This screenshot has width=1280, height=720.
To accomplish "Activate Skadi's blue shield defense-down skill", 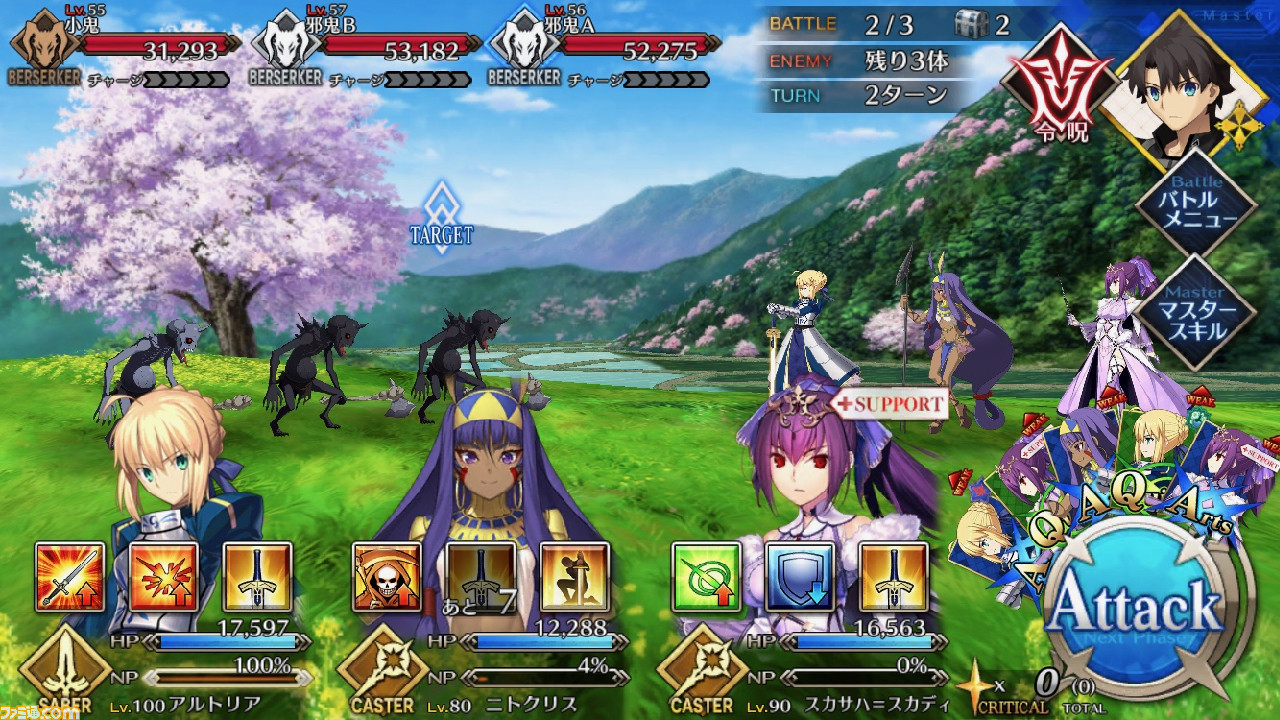I will [800, 577].
